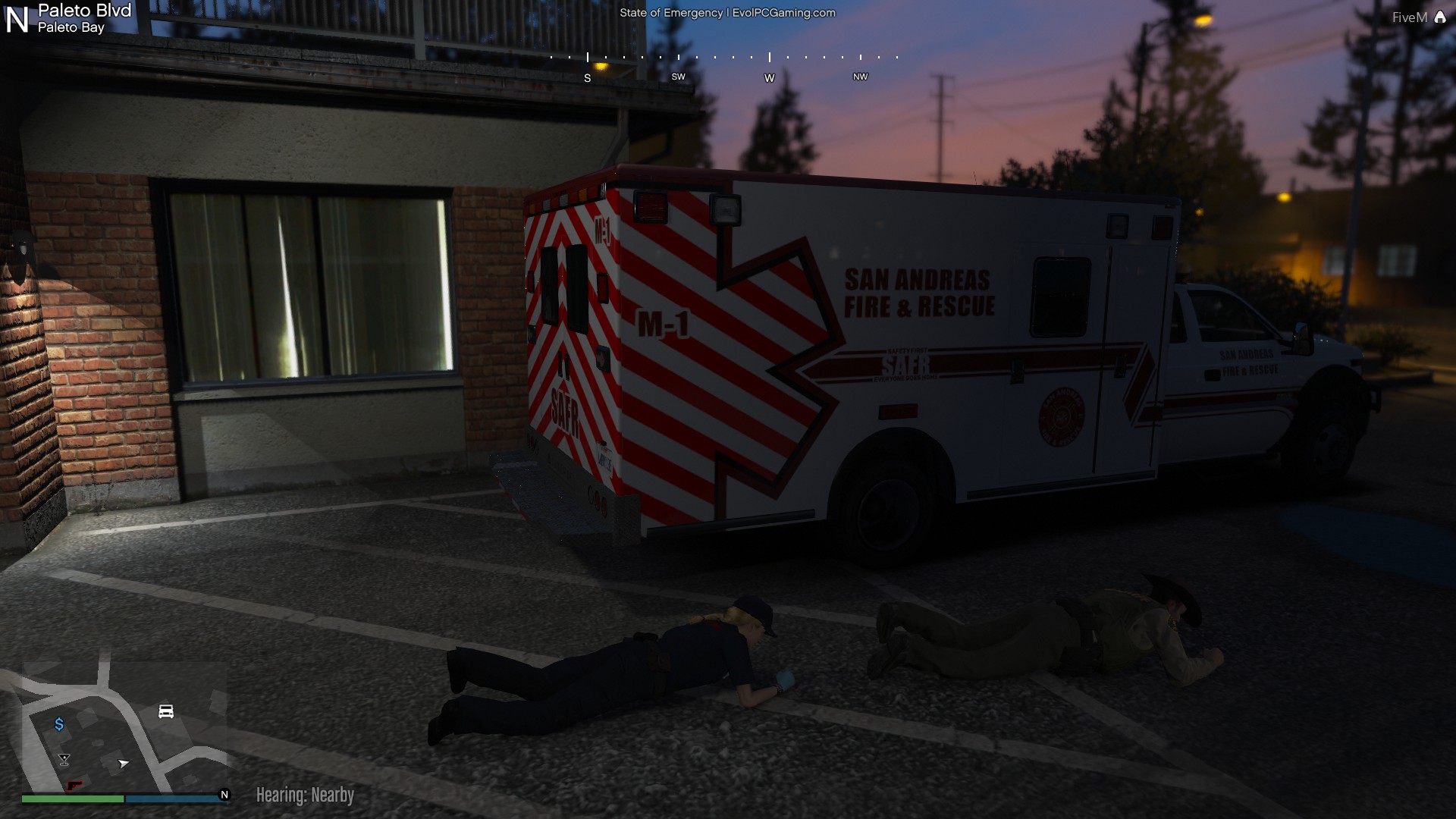Click the blue dollar sign map blip
The height and width of the screenshot is (819, 1456).
click(59, 724)
